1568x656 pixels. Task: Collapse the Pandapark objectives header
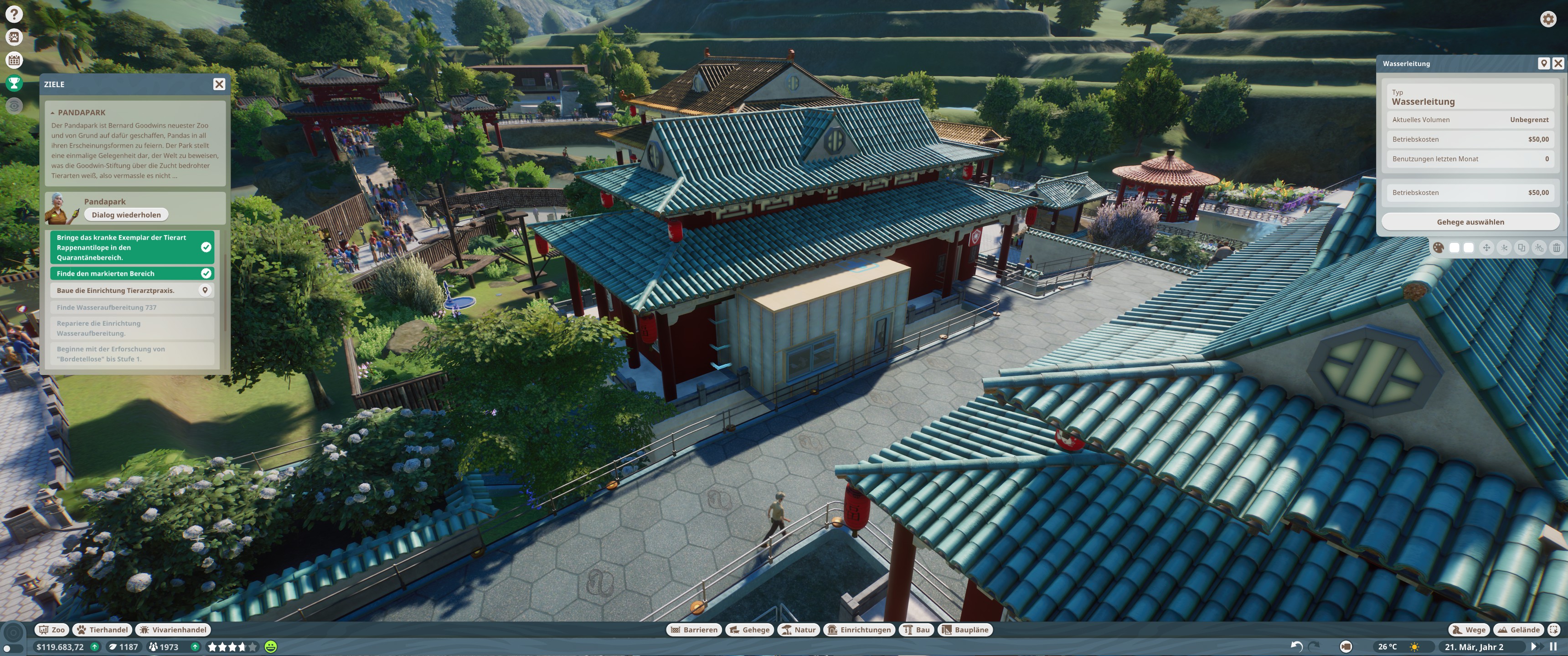click(x=53, y=113)
